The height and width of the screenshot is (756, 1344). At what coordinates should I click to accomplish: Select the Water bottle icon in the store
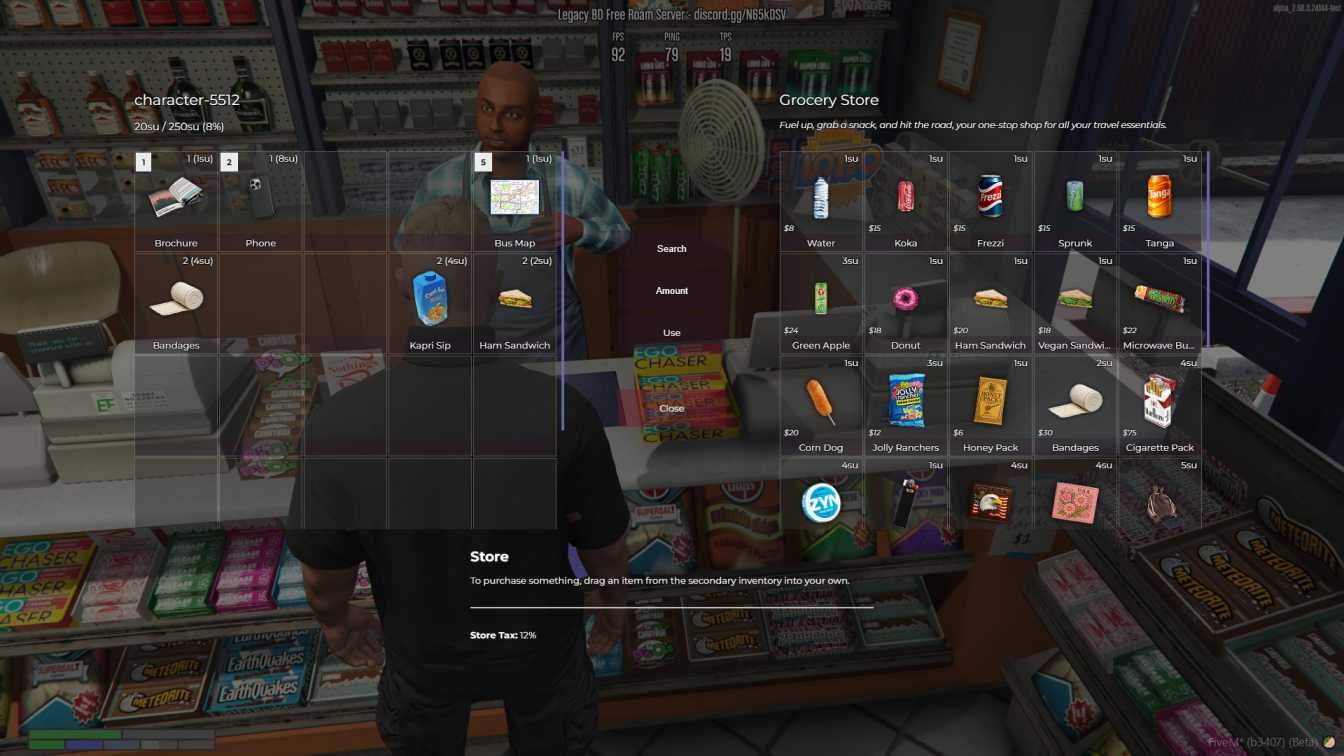pos(820,197)
